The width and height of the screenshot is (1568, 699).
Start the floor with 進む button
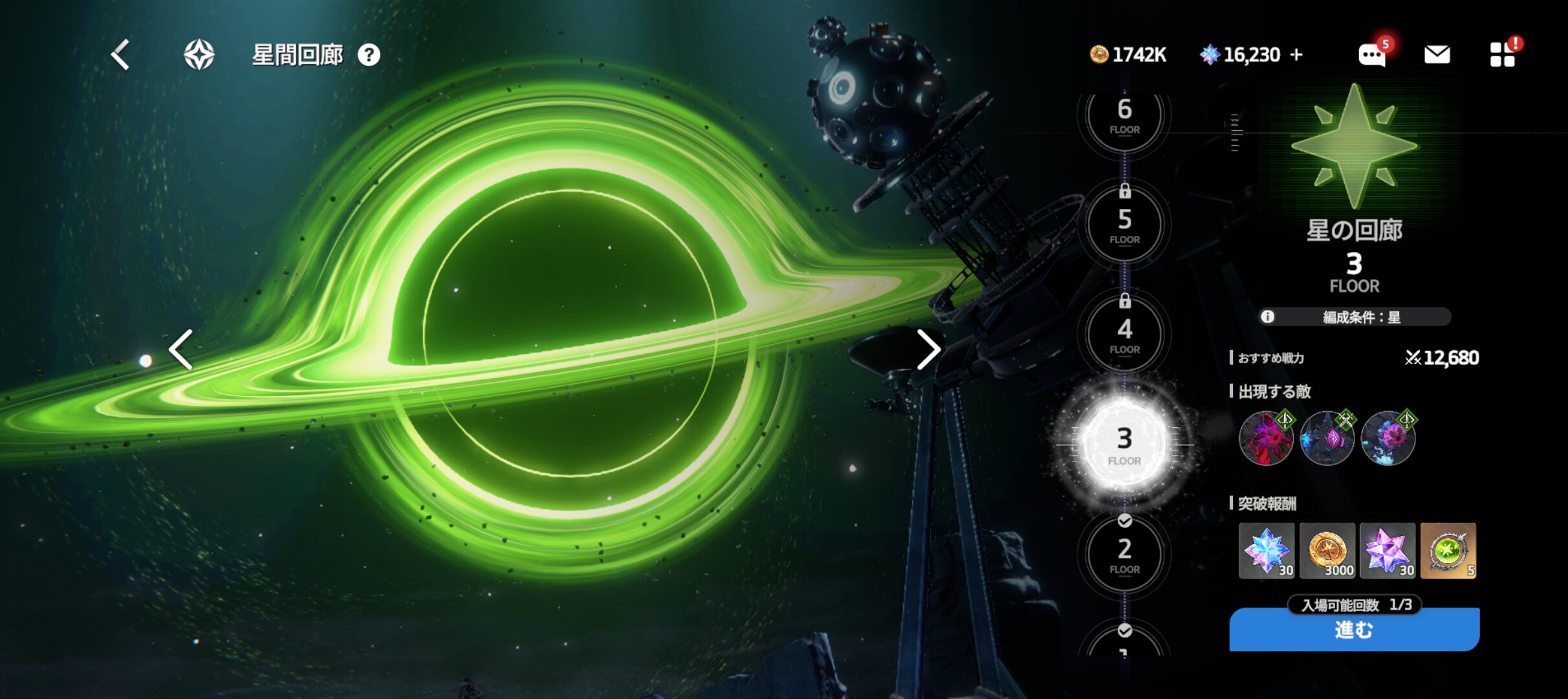[1354, 630]
